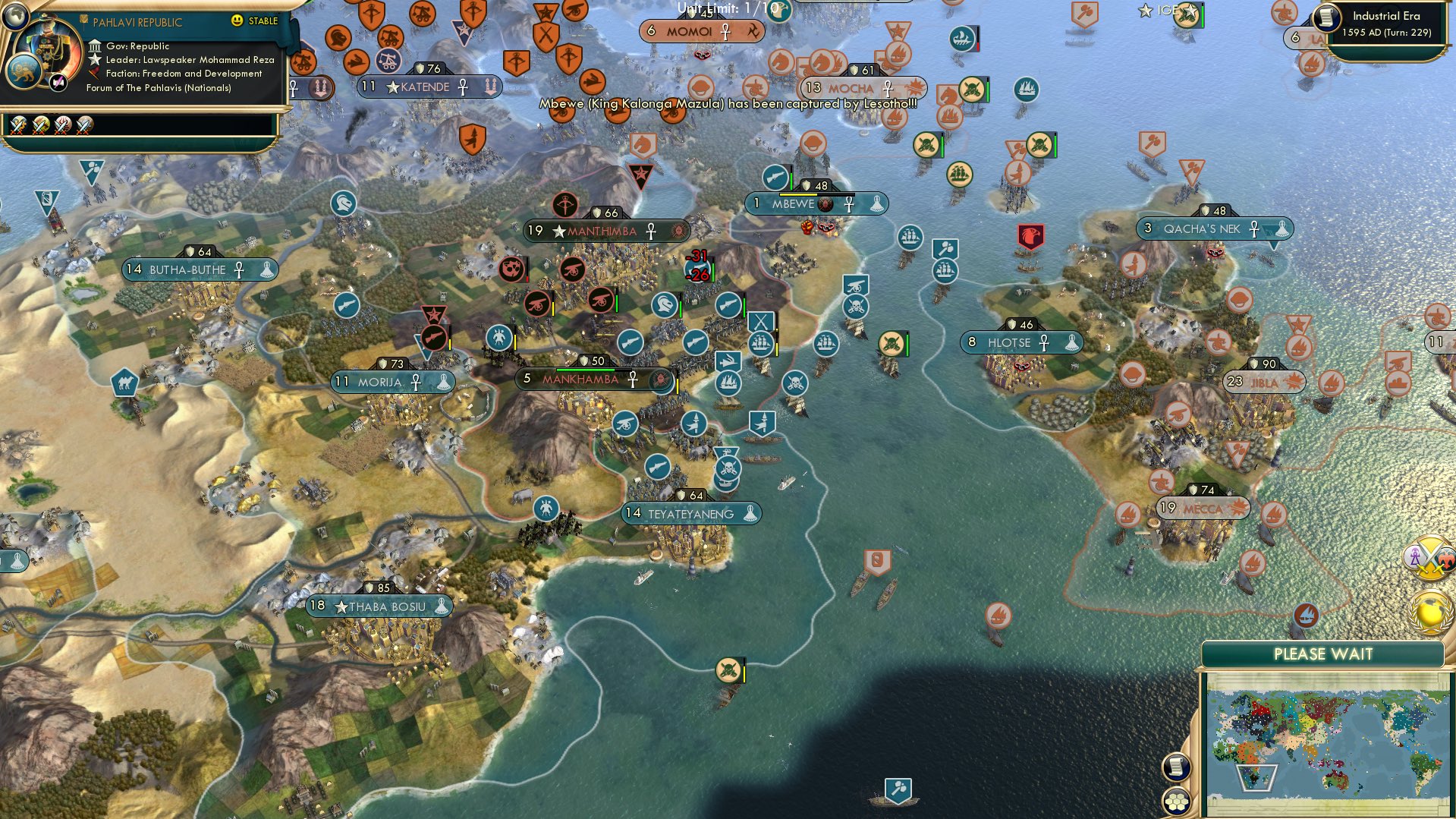The height and width of the screenshot is (819, 1456).
Task: Open the notifications log scroll icon
Action: tap(1177, 767)
